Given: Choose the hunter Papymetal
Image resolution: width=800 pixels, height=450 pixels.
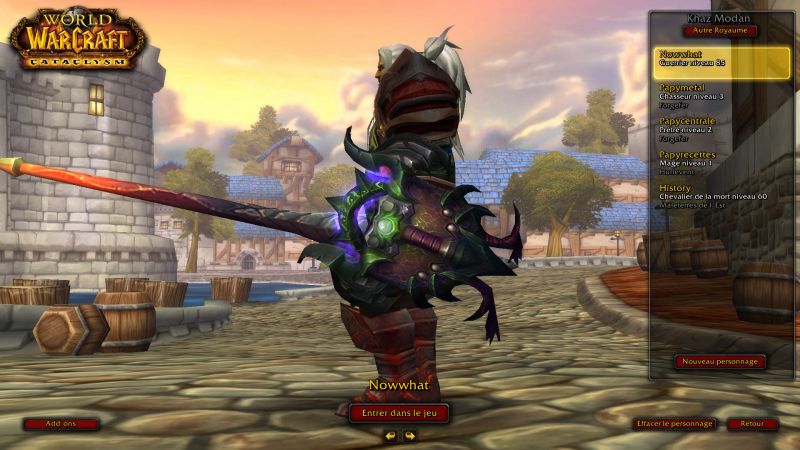Looking at the screenshot, I should [722, 96].
